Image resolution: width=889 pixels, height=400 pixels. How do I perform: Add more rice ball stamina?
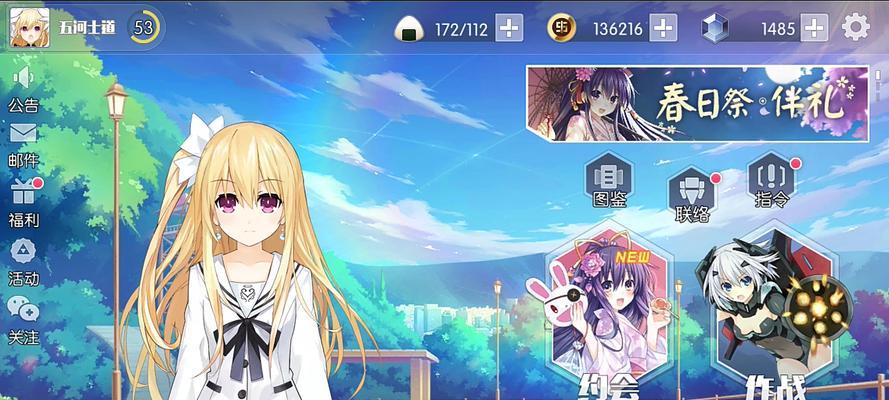click(509, 28)
